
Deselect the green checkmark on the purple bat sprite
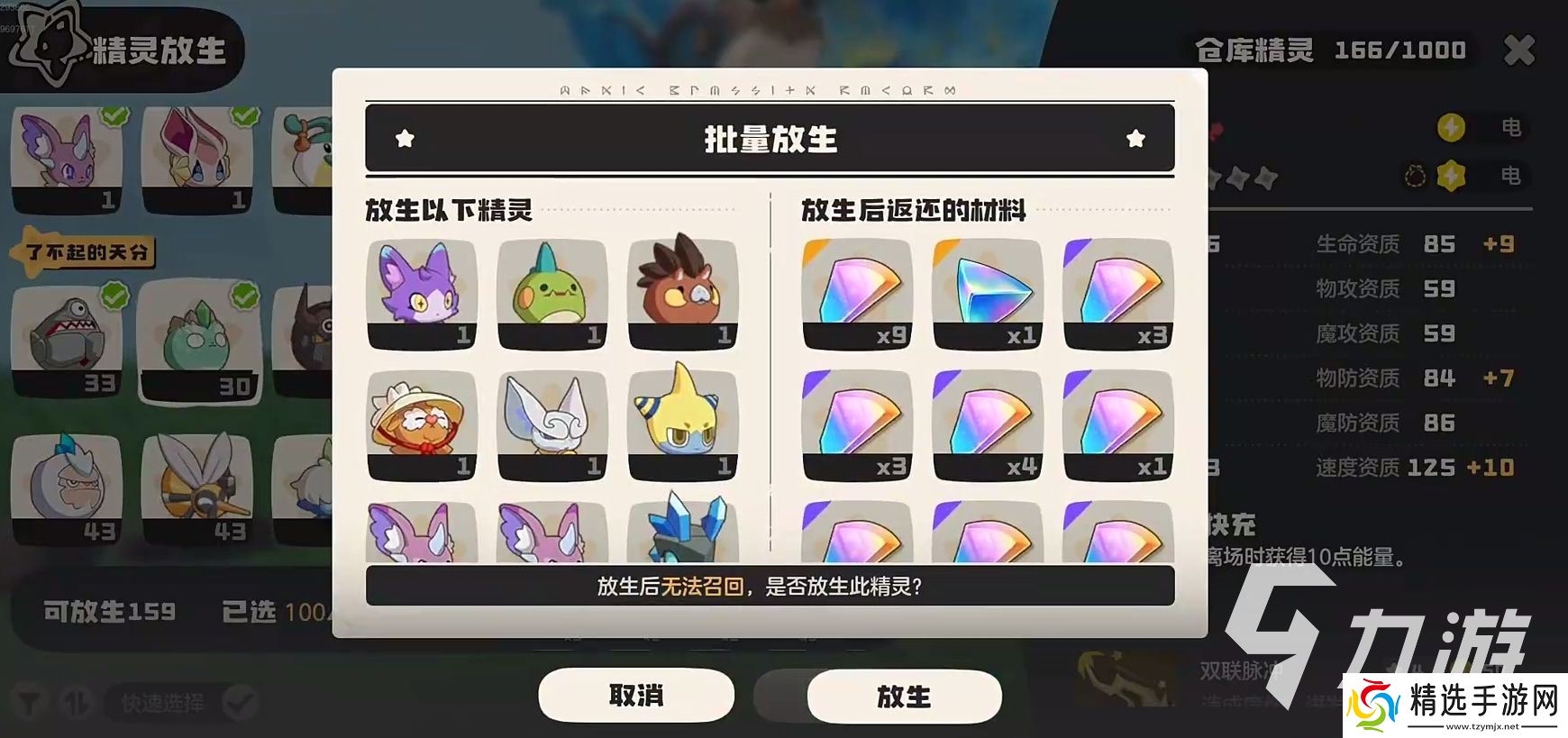click(115, 116)
